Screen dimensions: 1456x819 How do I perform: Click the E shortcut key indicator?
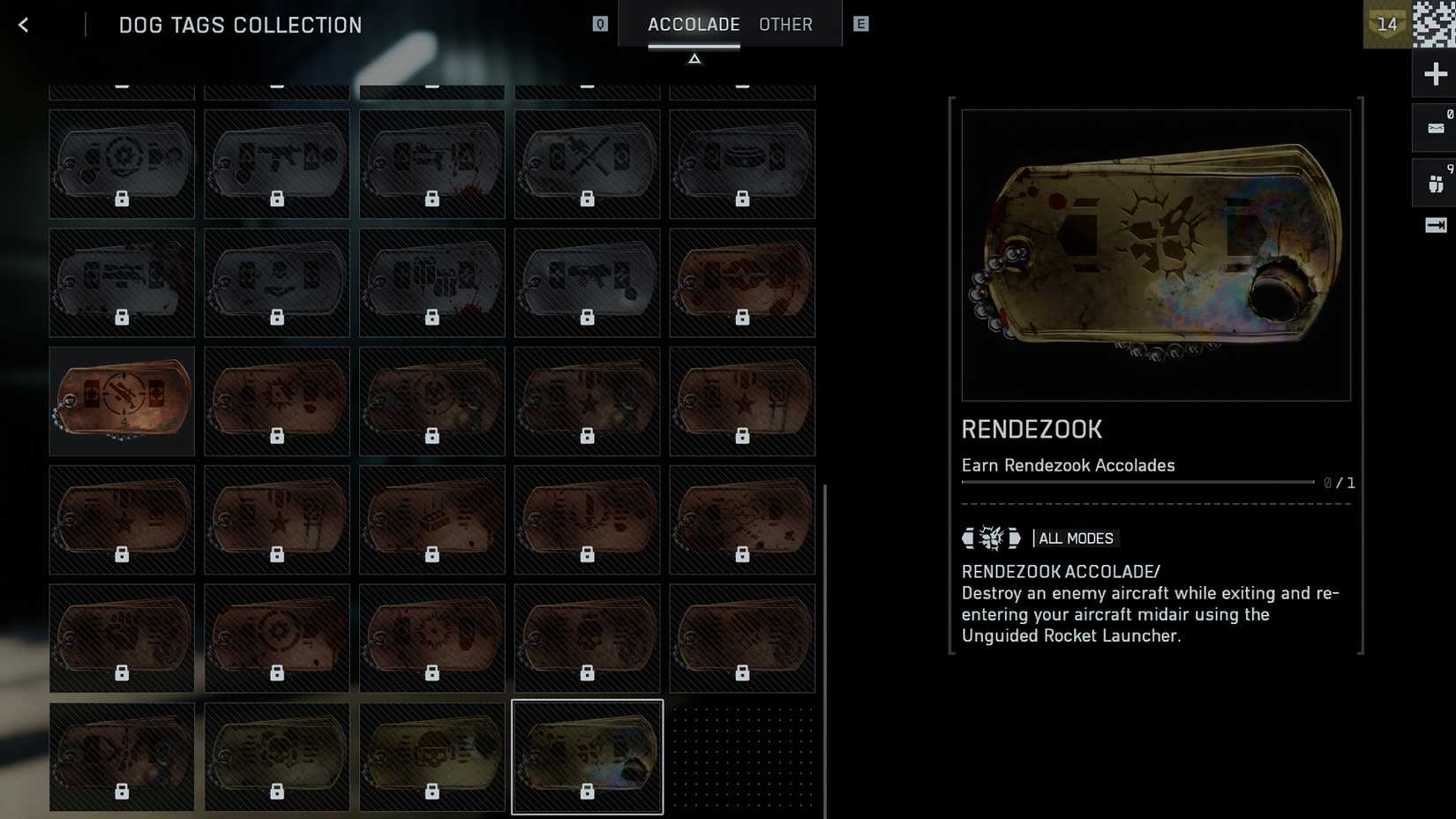pyautogui.click(x=861, y=24)
